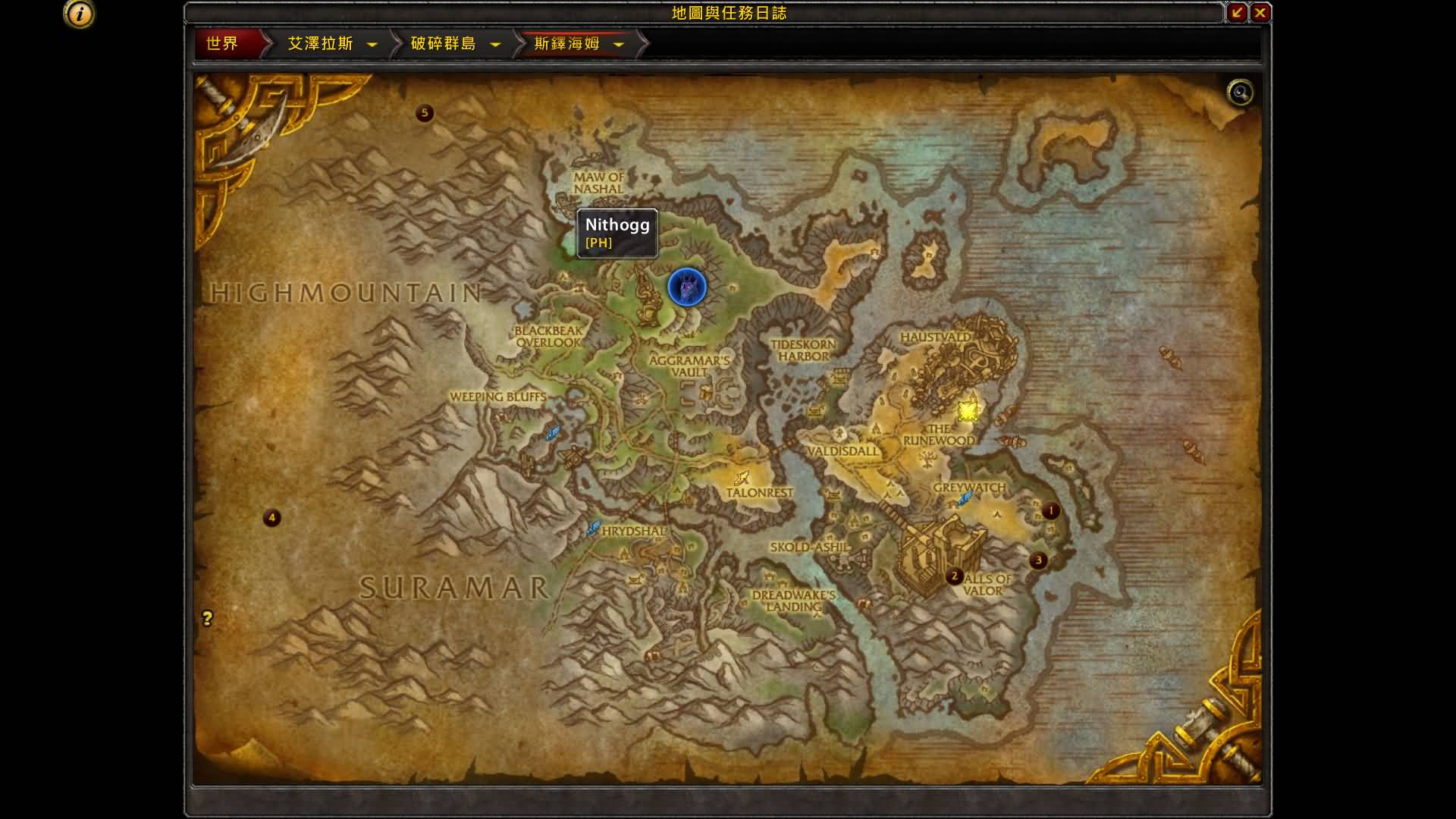Toggle the window resize arrow button

pyautogui.click(x=1238, y=12)
